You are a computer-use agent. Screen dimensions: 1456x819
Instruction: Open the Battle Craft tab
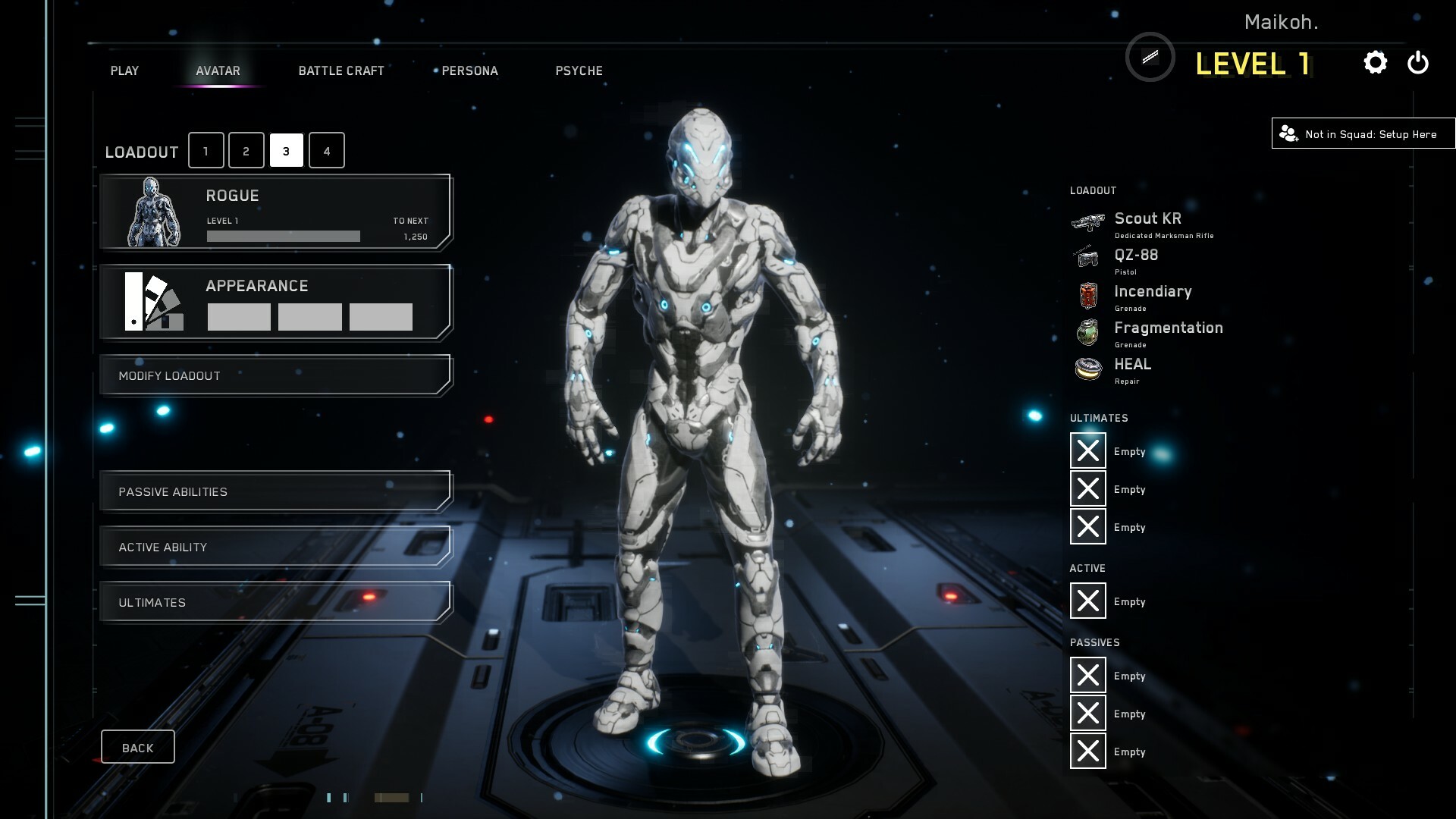(x=341, y=71)
